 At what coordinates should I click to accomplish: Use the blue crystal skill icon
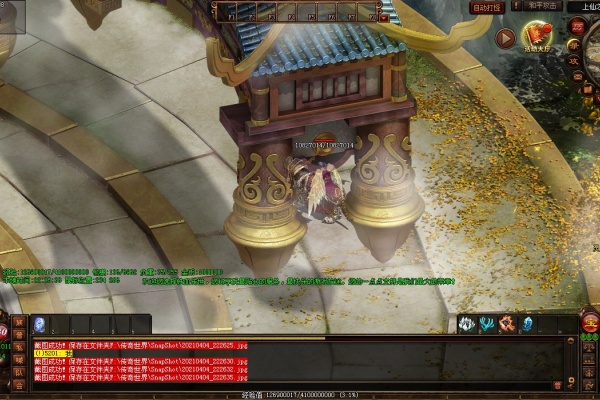(528, 324)
